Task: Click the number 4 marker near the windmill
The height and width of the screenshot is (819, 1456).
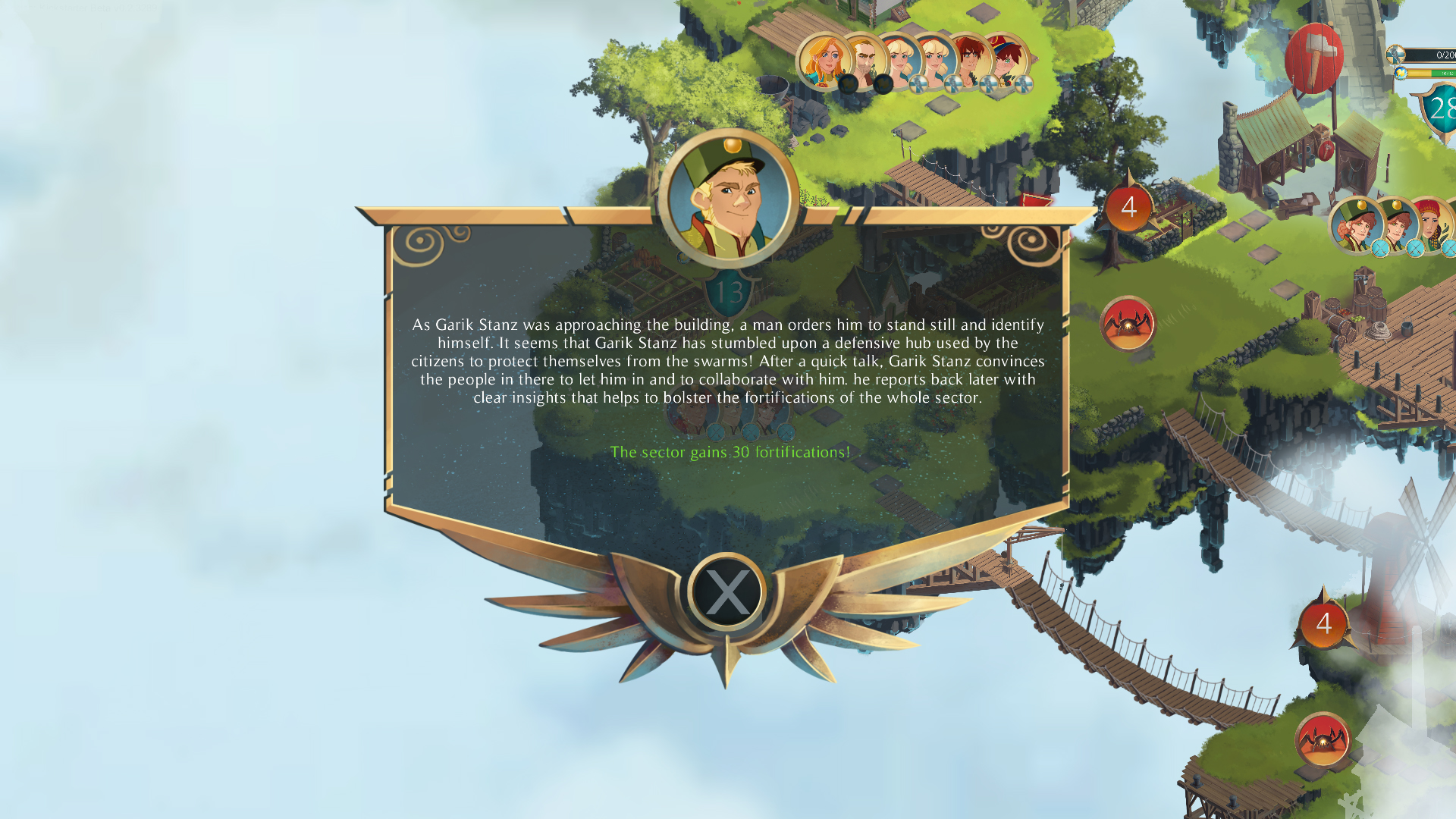Action: click(x=1324, y=624)
